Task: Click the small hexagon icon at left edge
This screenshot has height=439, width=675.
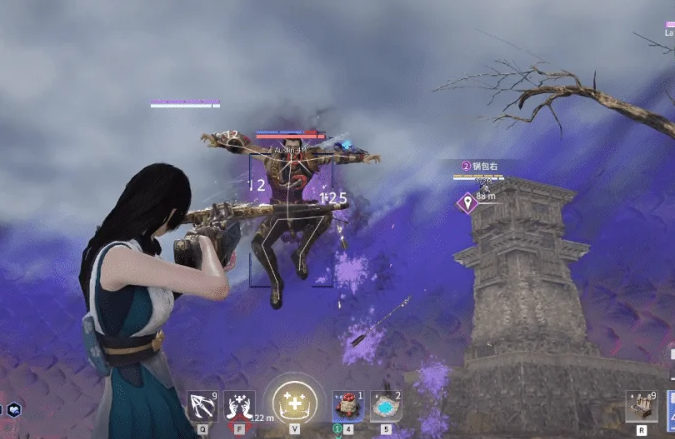Action: click(14, 410)
